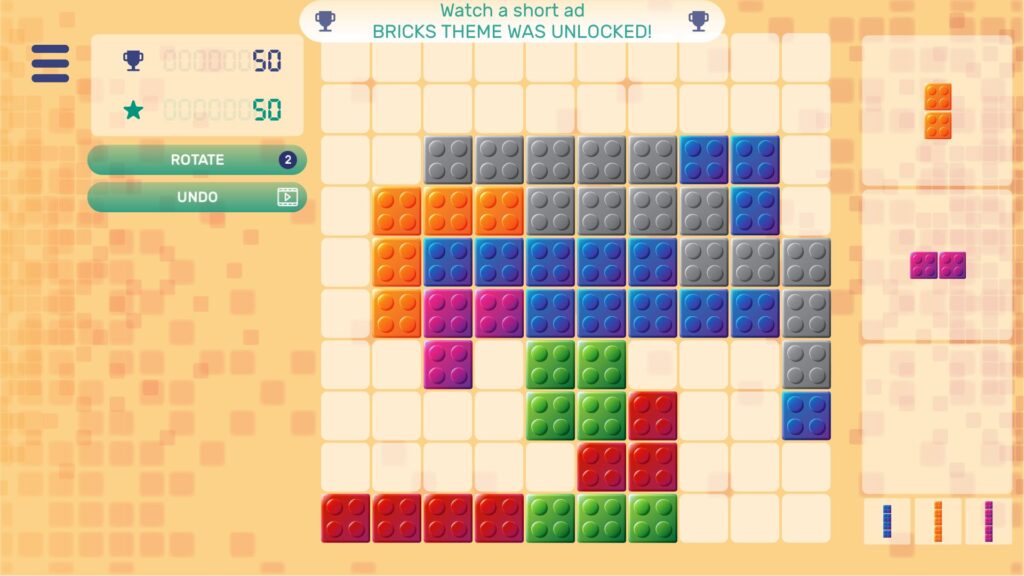This screenshot has height=576, width=1024.
Task: Choose the small blue bar preview
Action: (887, 521)
